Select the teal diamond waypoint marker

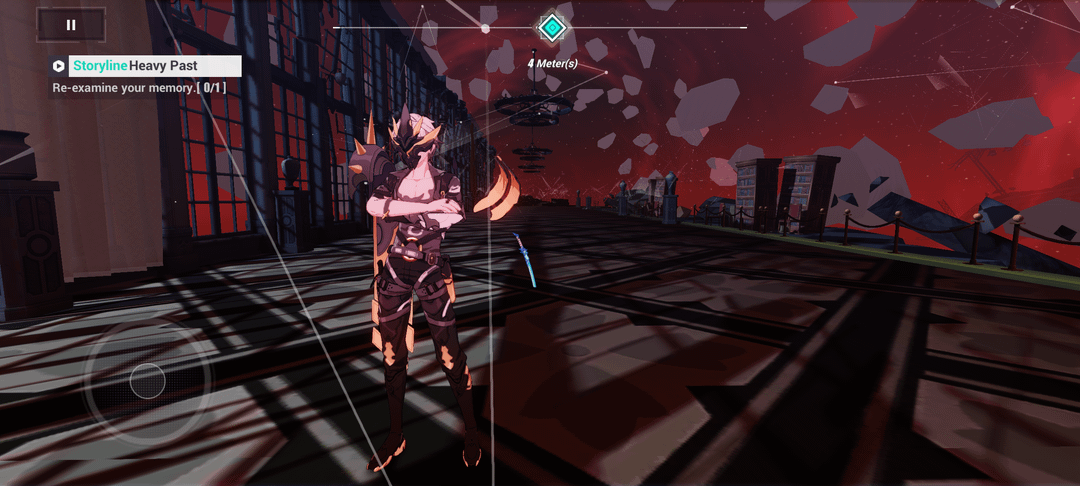tap(552, 27)
